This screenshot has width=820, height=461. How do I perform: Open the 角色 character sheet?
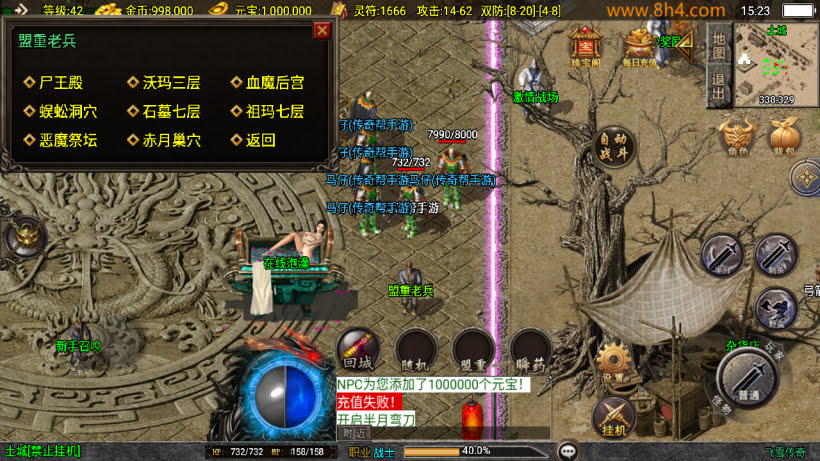tap(737, 137)
